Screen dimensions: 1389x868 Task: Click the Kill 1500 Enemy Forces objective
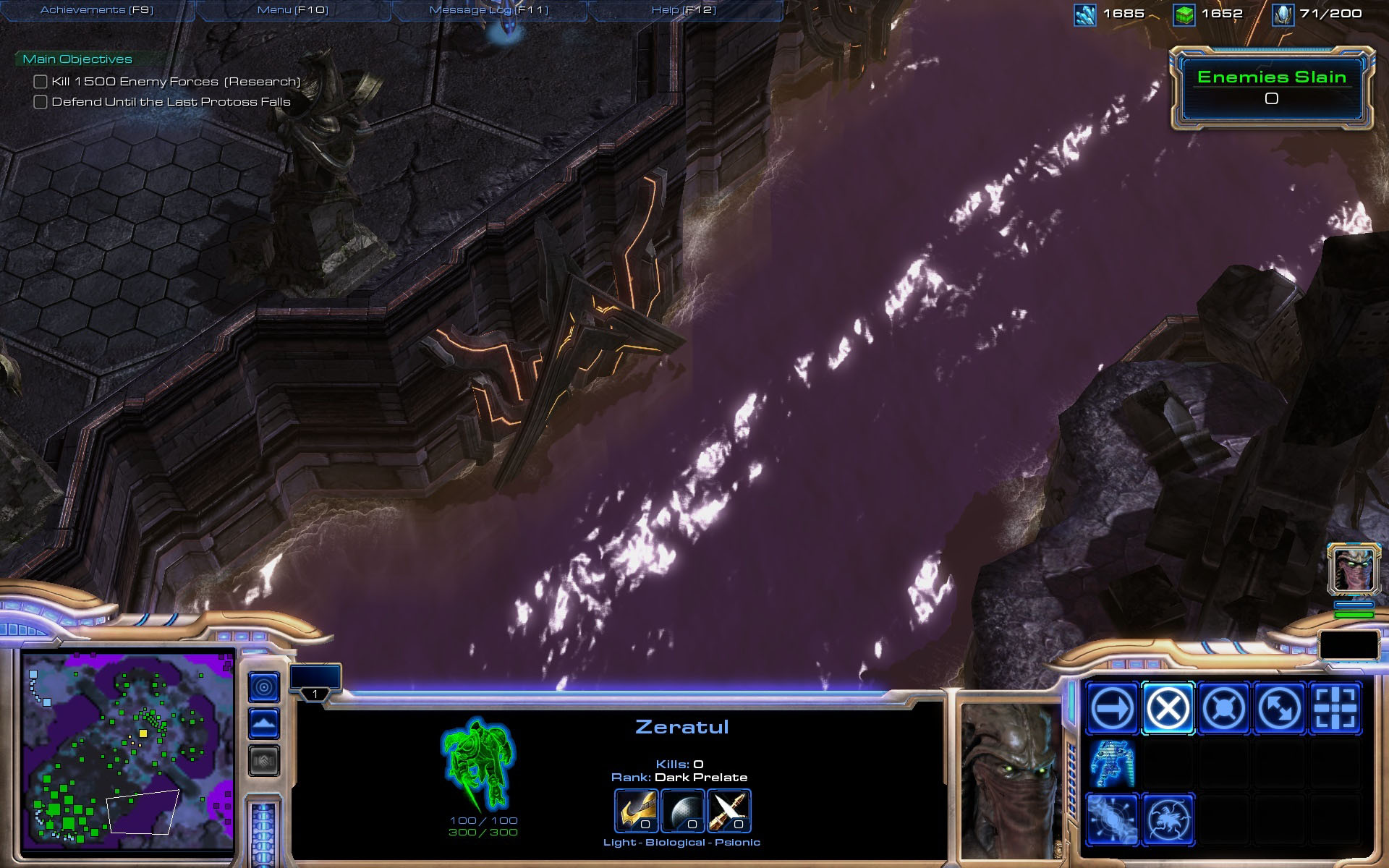coord(175,82)
